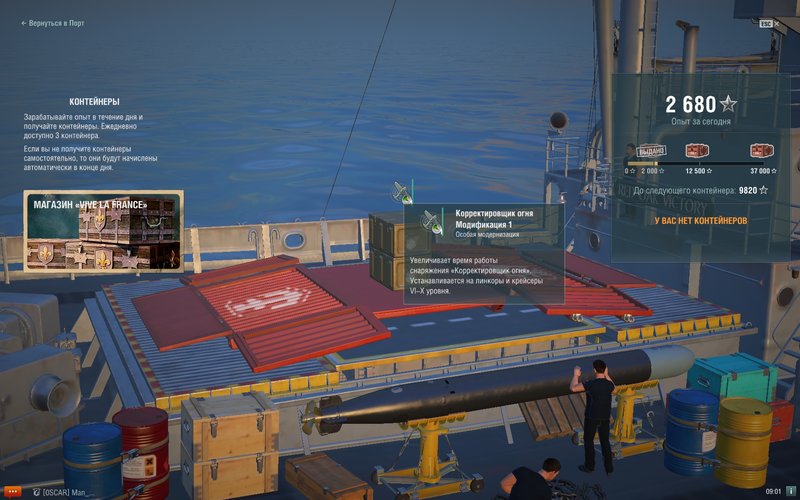Open the orange chat button
Image resolution: width=800 pixels, height=500 pixels.
coord(13,492)
